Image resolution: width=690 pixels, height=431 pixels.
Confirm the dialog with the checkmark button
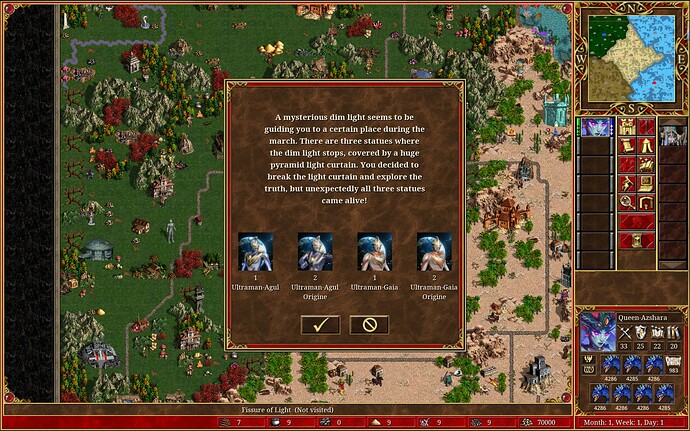point(320,324)
